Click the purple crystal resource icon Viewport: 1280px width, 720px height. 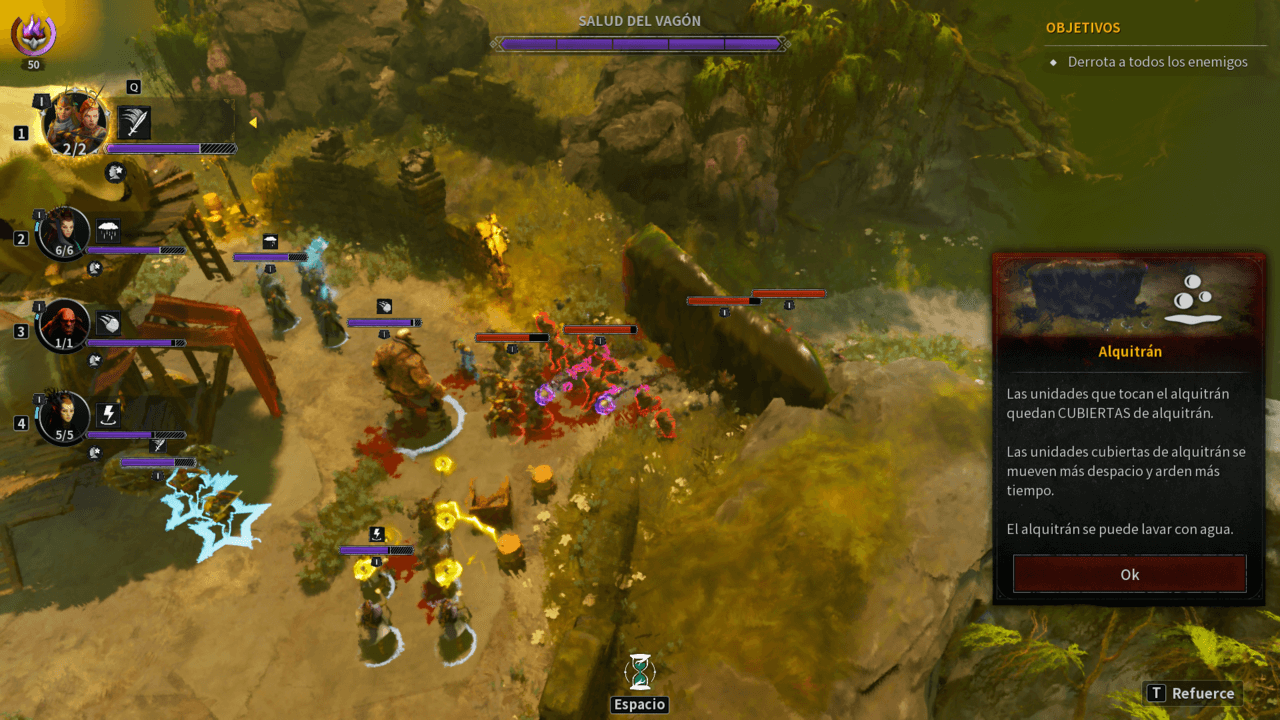click(33, 35)
